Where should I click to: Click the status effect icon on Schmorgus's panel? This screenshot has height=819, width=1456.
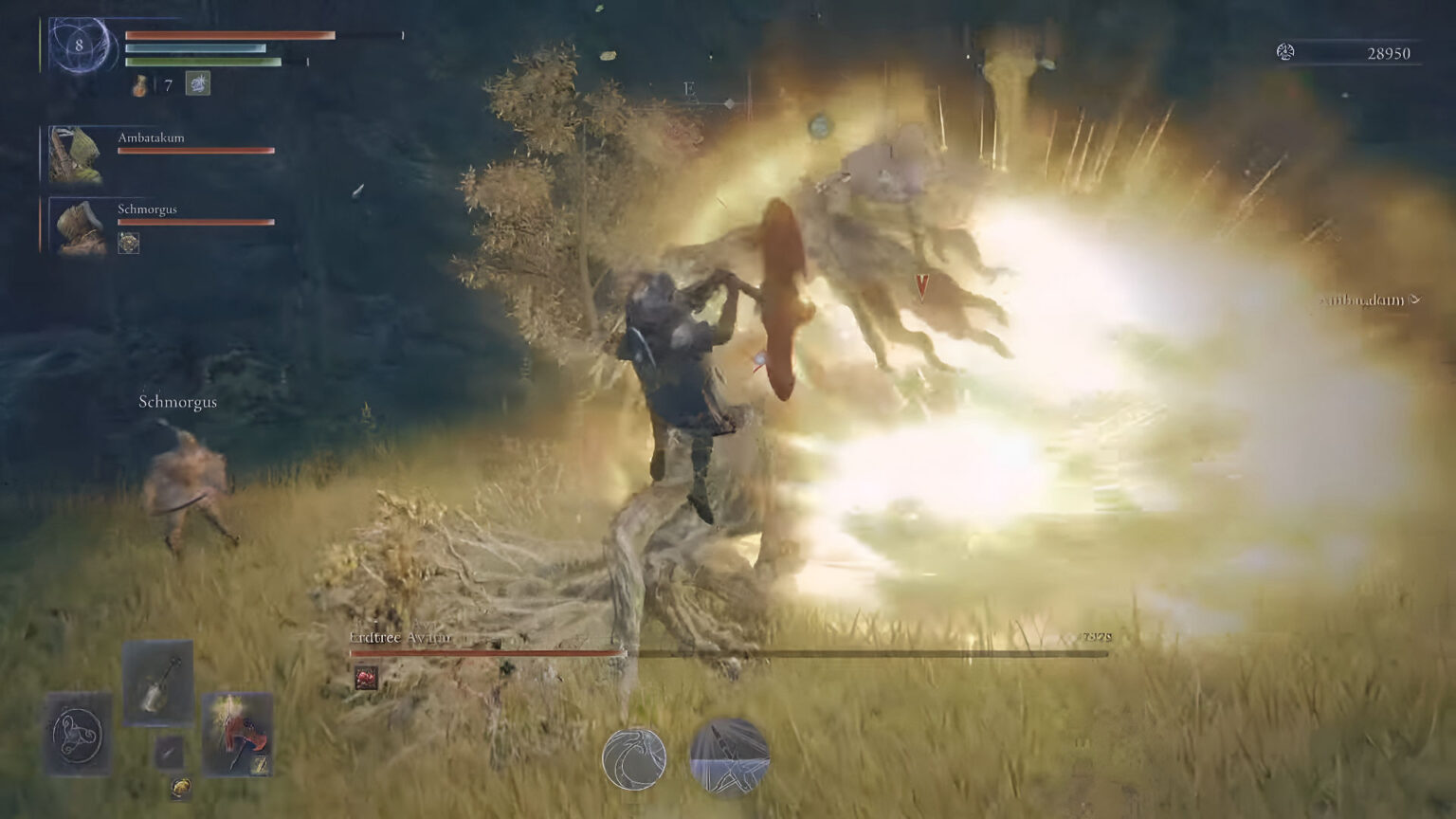click(x=129, y=243)
